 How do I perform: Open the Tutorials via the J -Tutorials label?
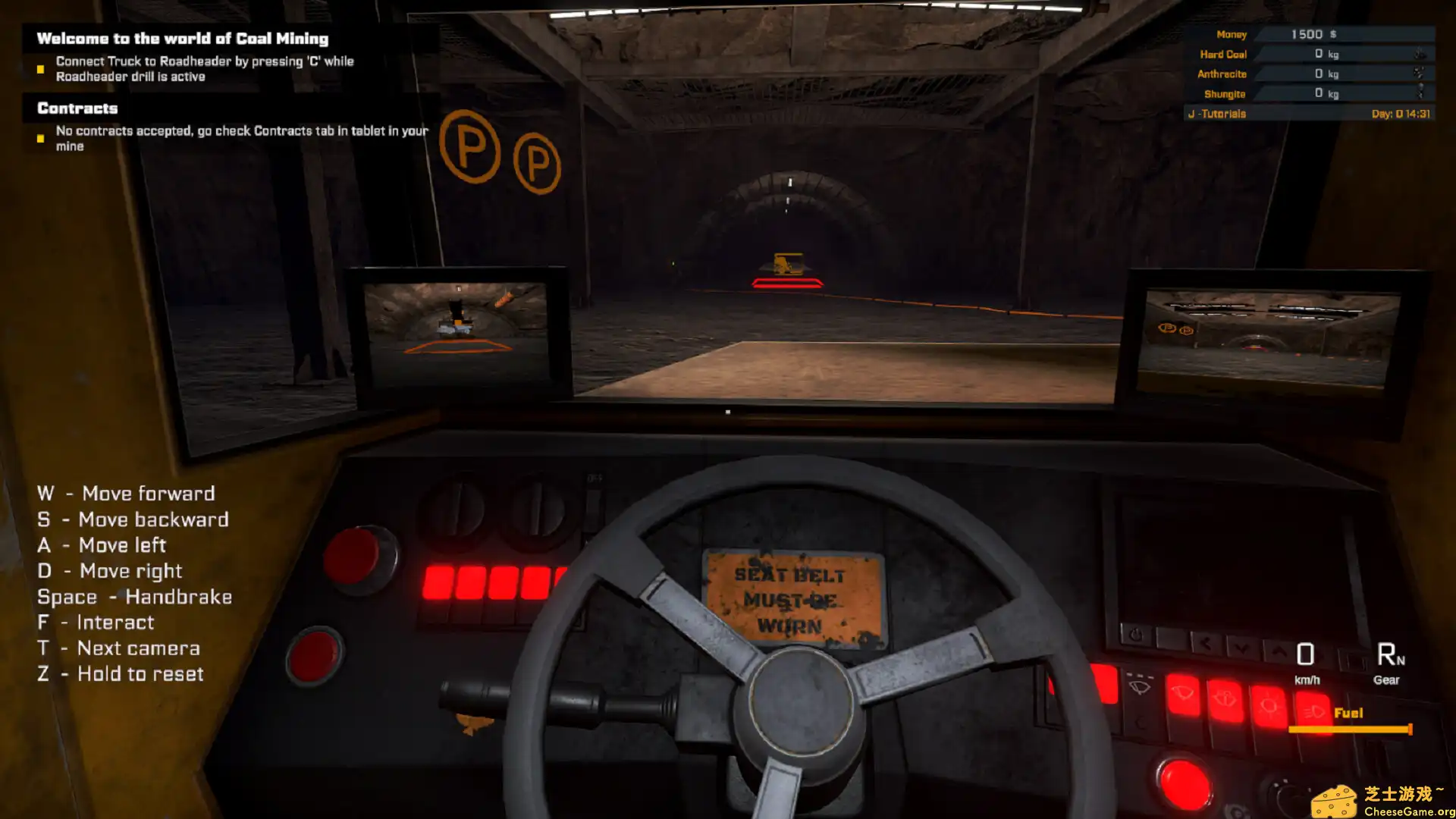[1217, 113]
